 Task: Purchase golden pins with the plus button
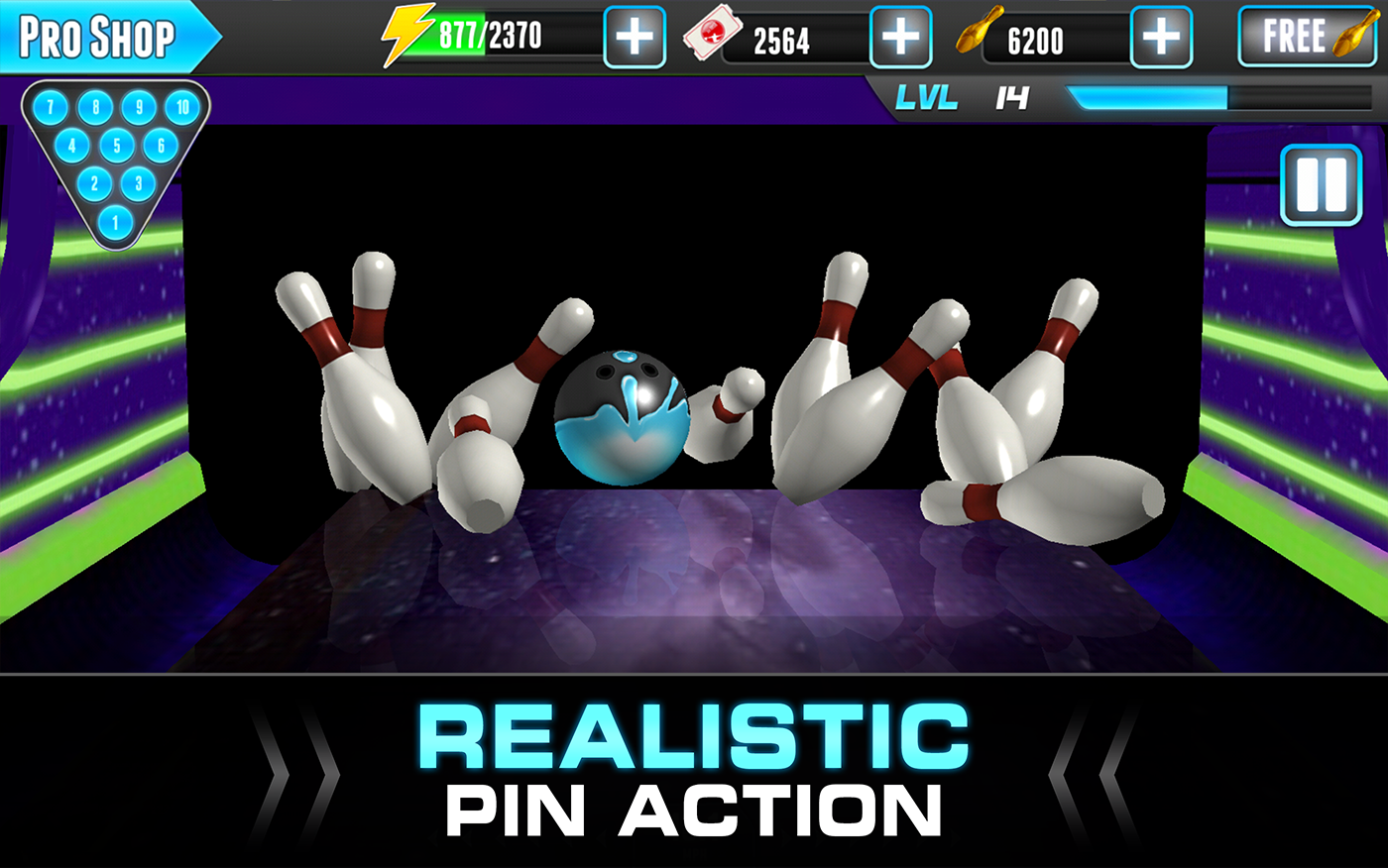(1159, 37)
